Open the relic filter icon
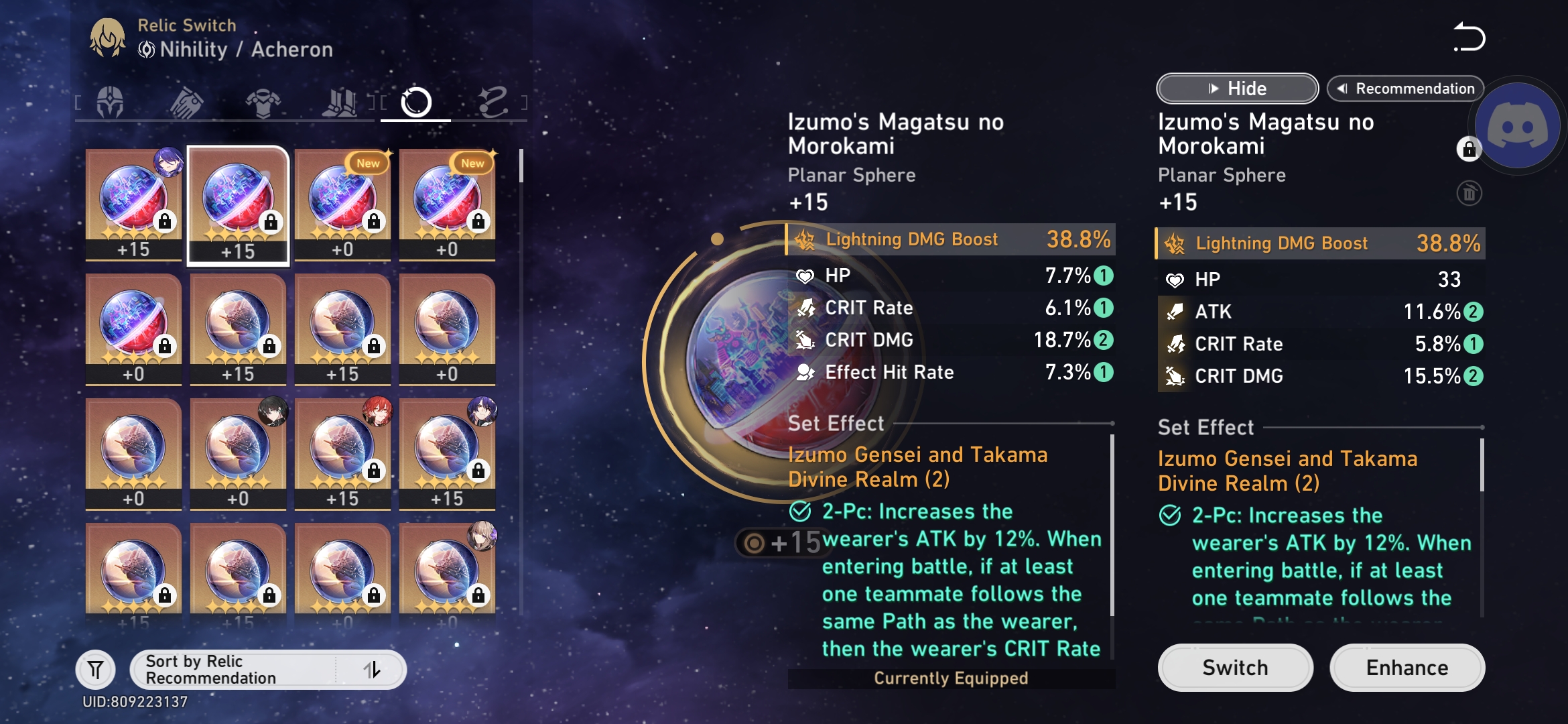The height and width of the screenshot is (724, 1568). [96, 669]
